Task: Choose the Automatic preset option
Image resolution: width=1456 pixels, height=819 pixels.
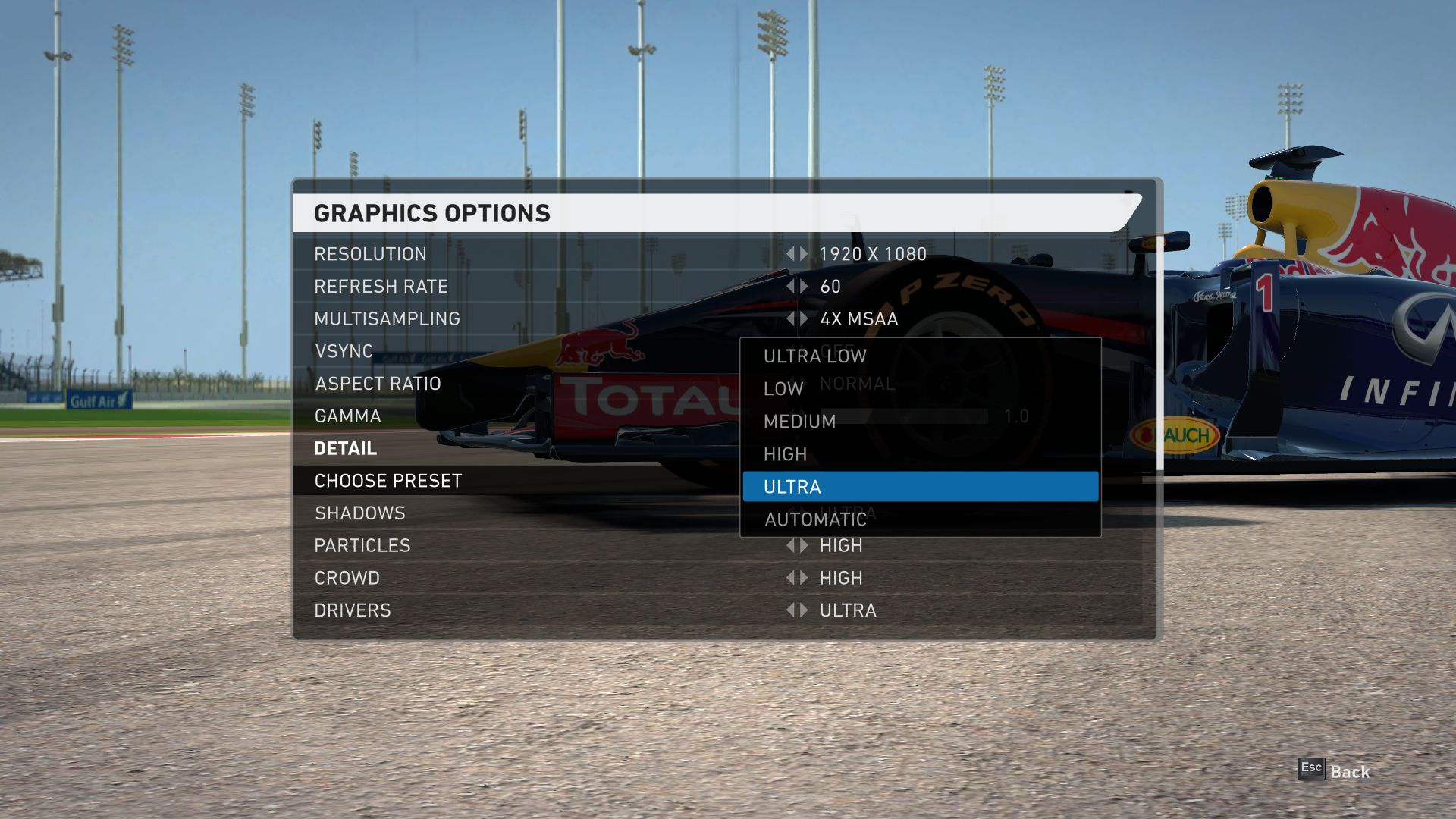Action: tap(815, 519)
